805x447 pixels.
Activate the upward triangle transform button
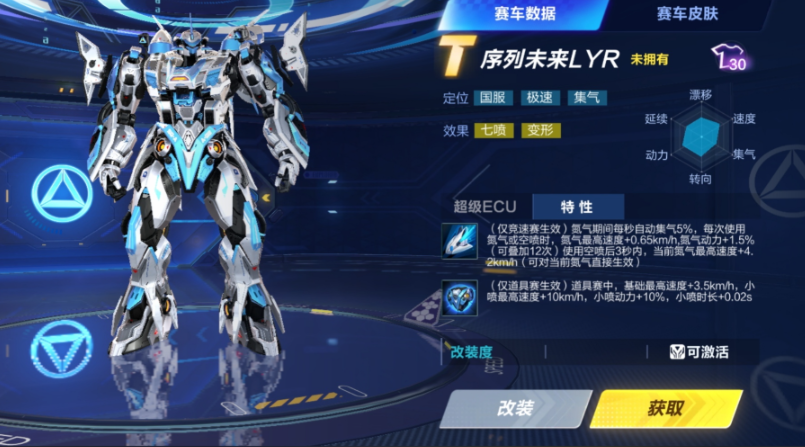(62, 191)
